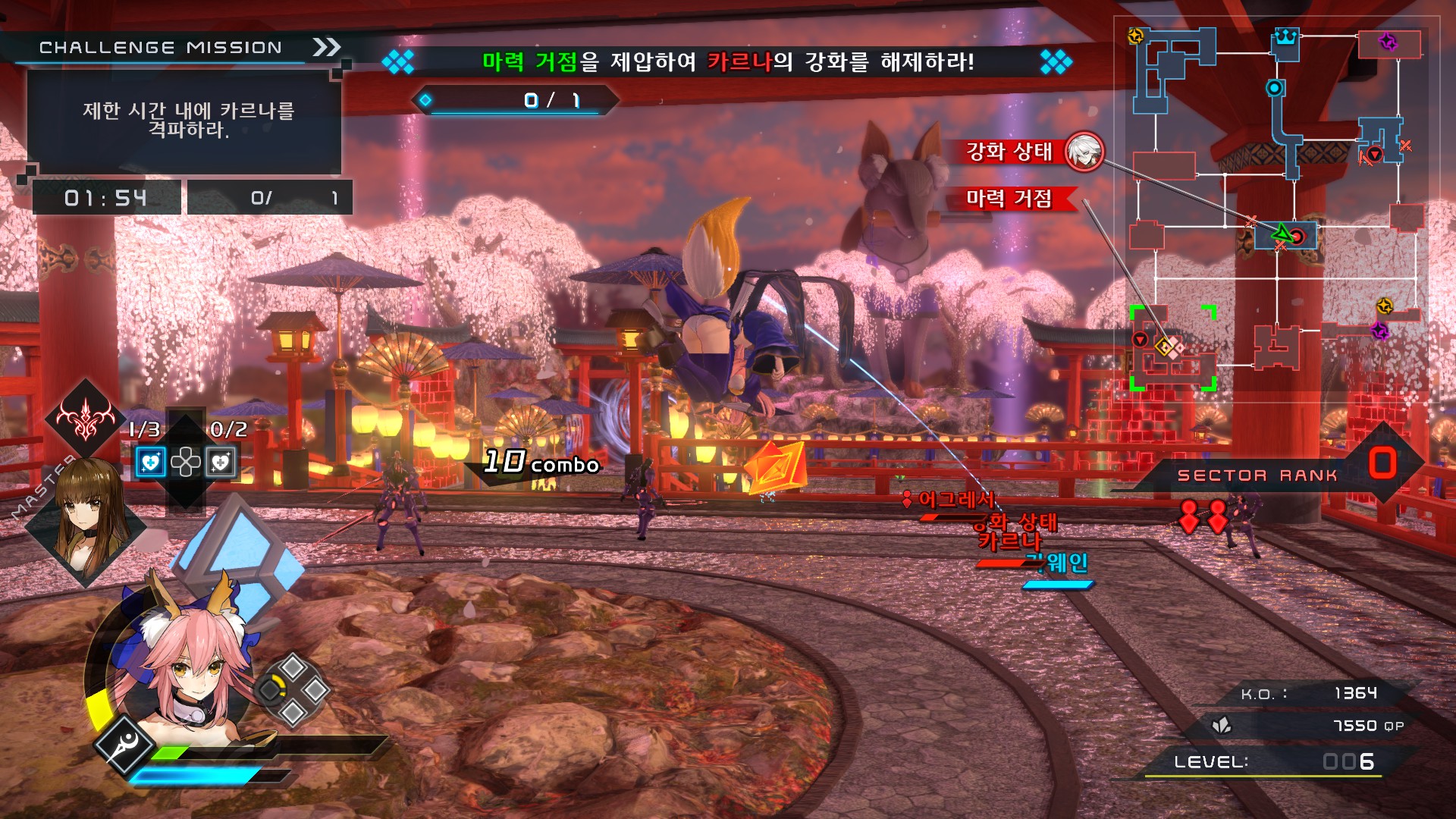This screenshot has height=819, width=1456.
Task: Click the green player arrow on minimap
Action: click(x=1281, y=233)
